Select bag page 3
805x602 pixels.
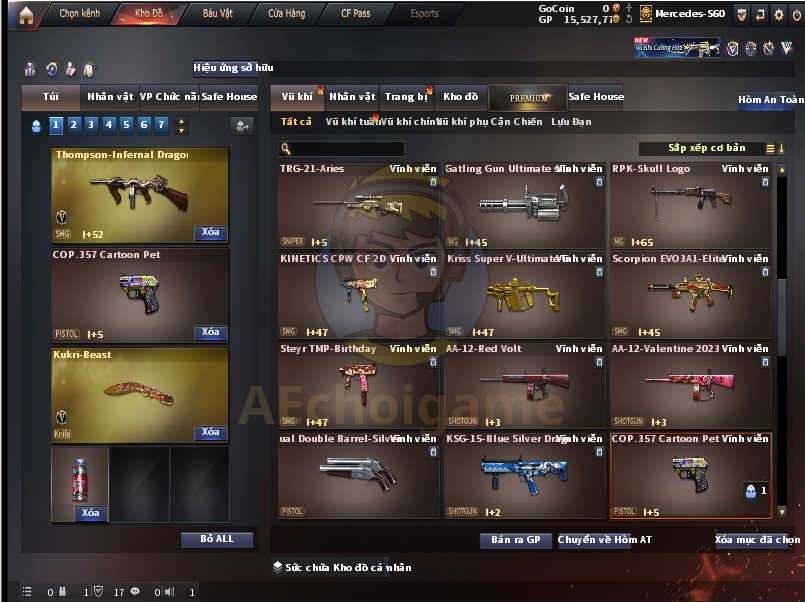(91, 125)
